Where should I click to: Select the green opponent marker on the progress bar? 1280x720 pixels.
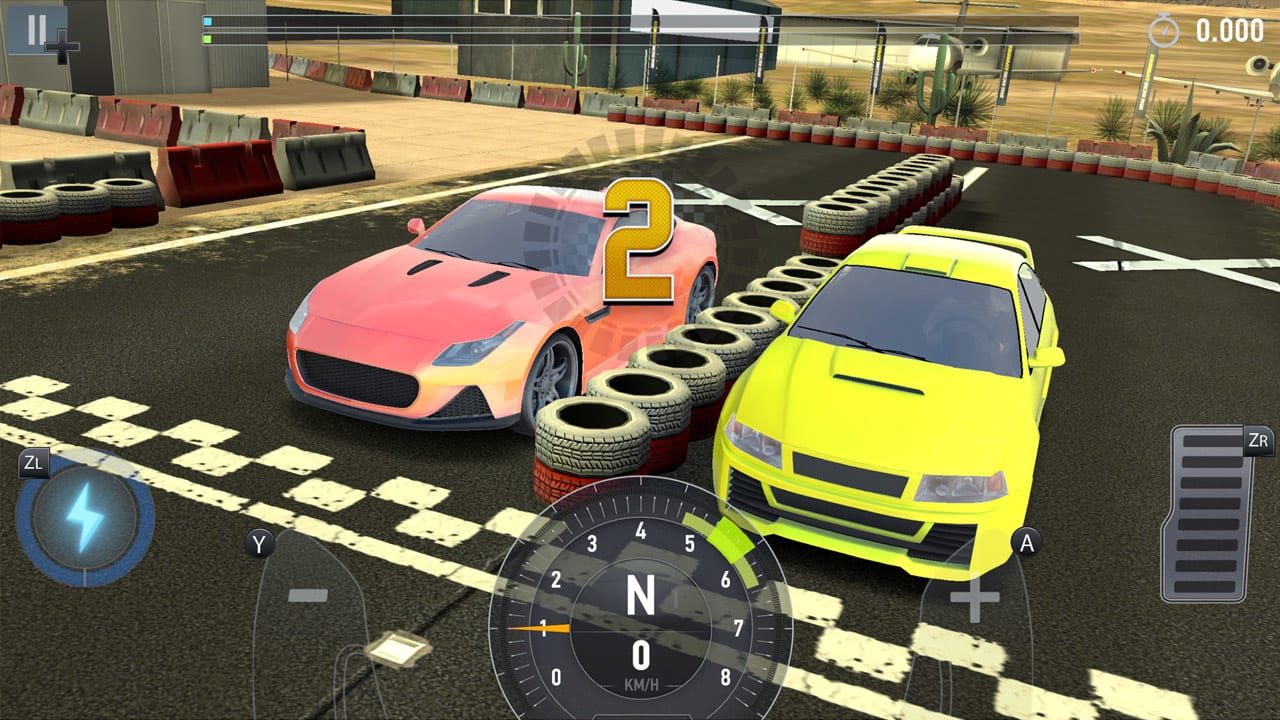(x=207, y=37)
